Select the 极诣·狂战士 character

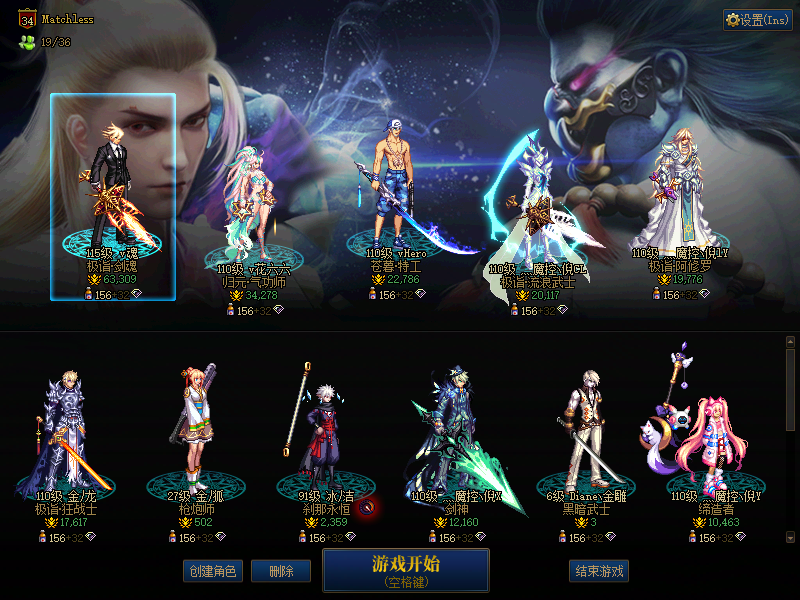click(x=67, y=440)
